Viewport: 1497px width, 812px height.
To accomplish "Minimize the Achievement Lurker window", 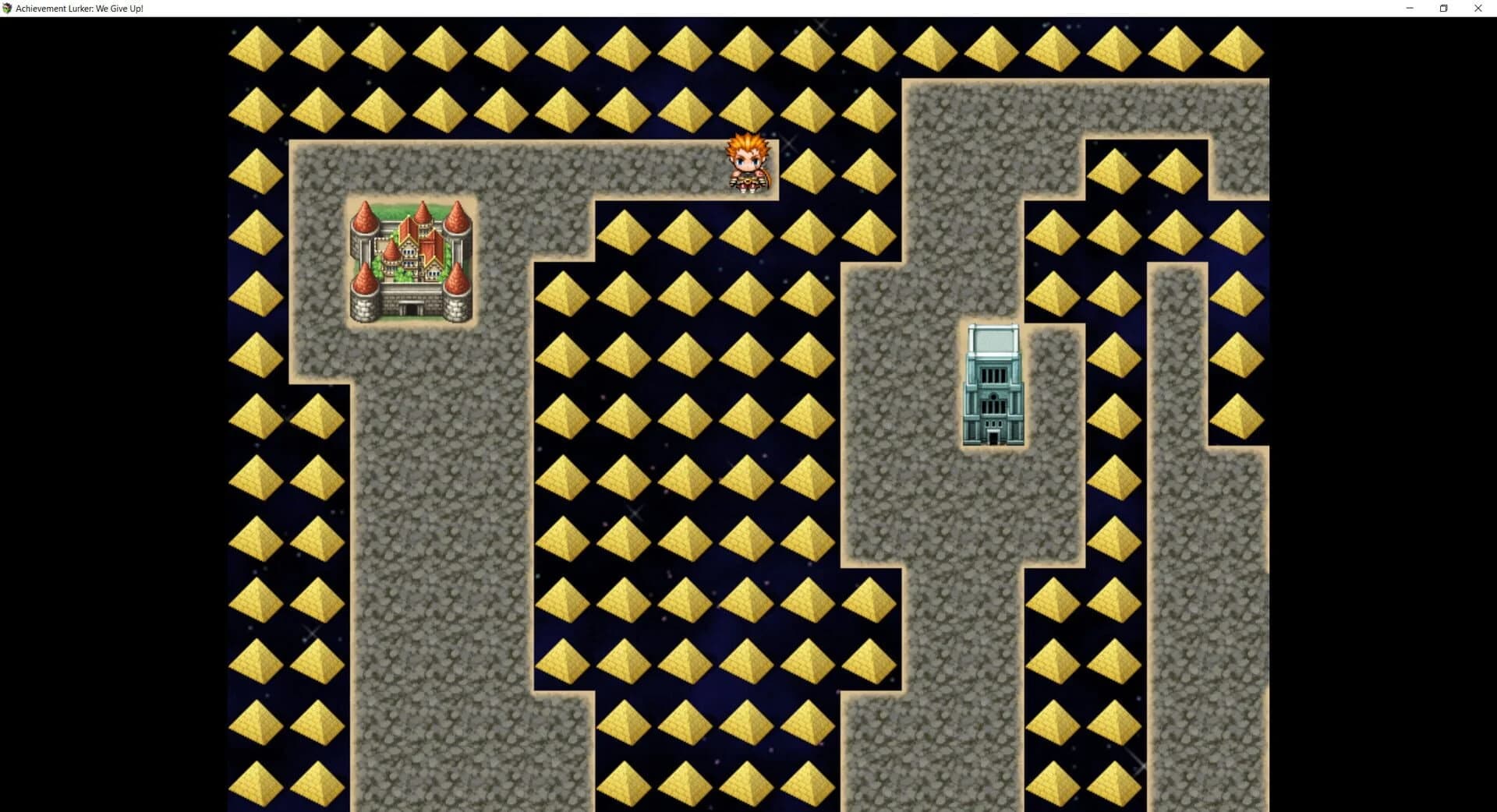I will coord(1408,8).
